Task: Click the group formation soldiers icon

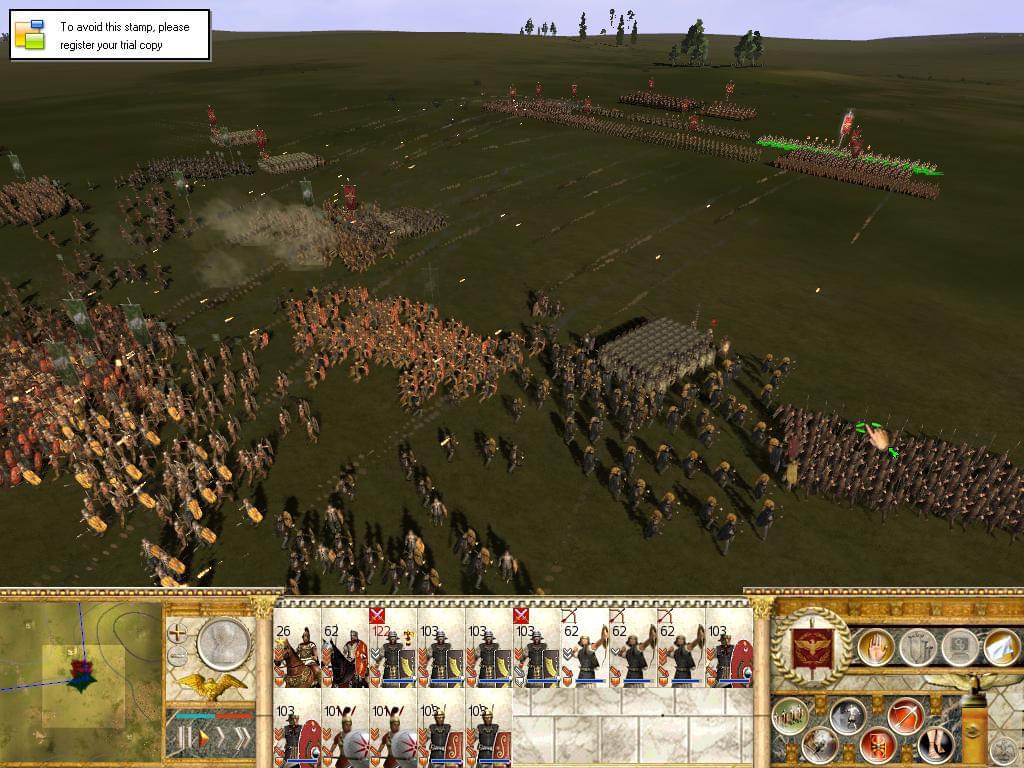Action: pos(789,716)
